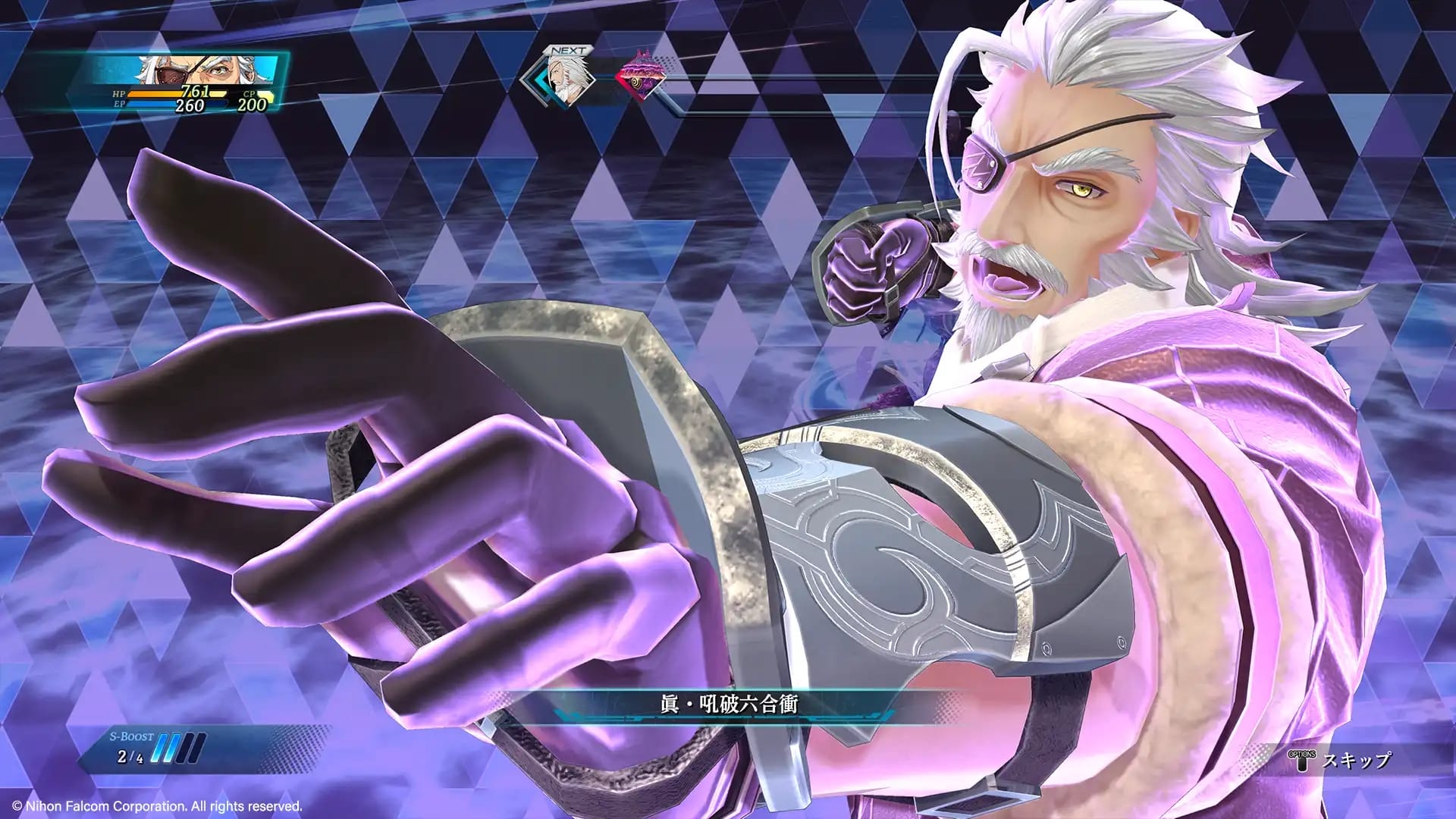
Task: Select the pink enemy turn order icon
Action: [641, 76]
